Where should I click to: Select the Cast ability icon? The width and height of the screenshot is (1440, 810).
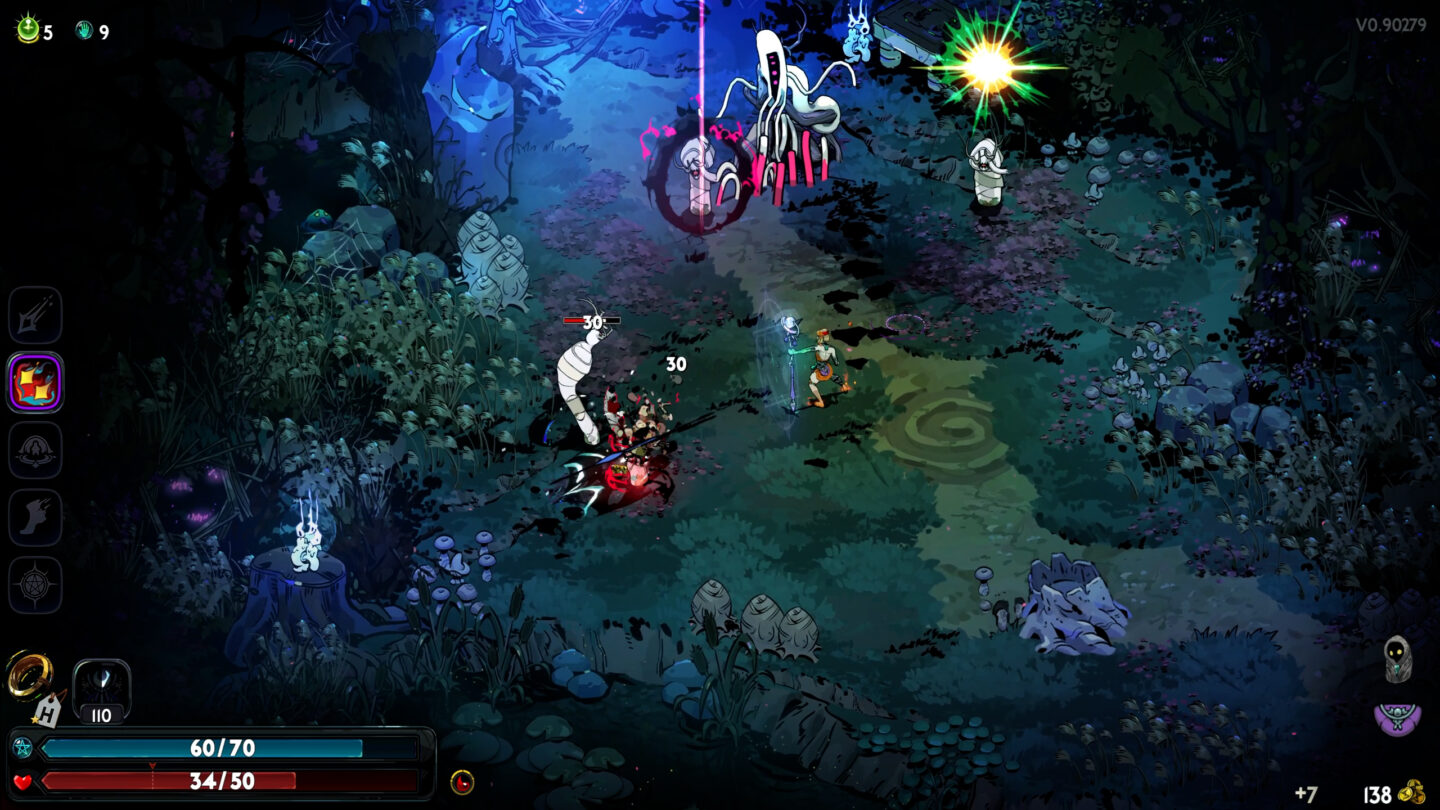pyautogui.click(x=35, y=450)
